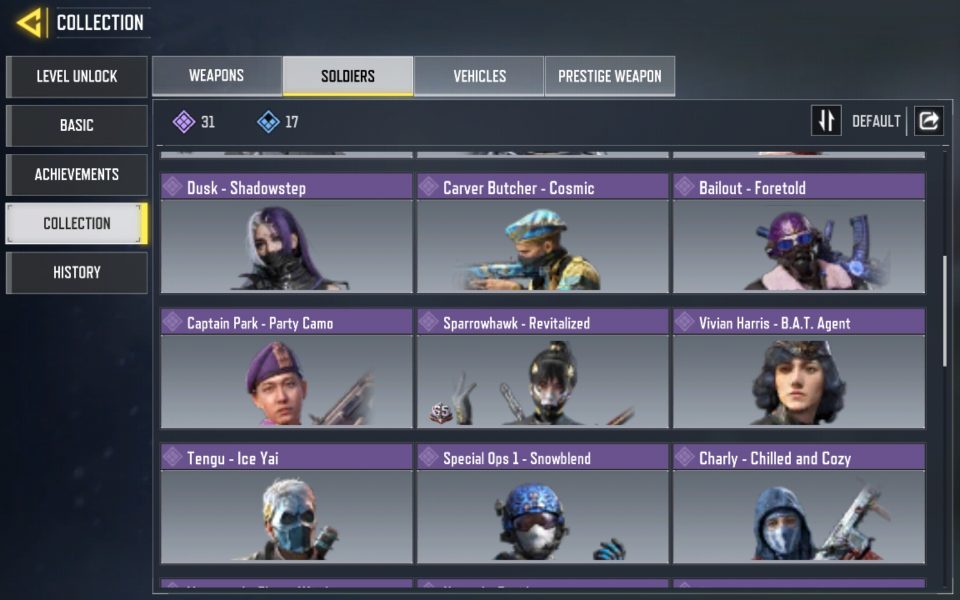Click the share icon button
Screen dimensions: 960x600
point(928,121)
